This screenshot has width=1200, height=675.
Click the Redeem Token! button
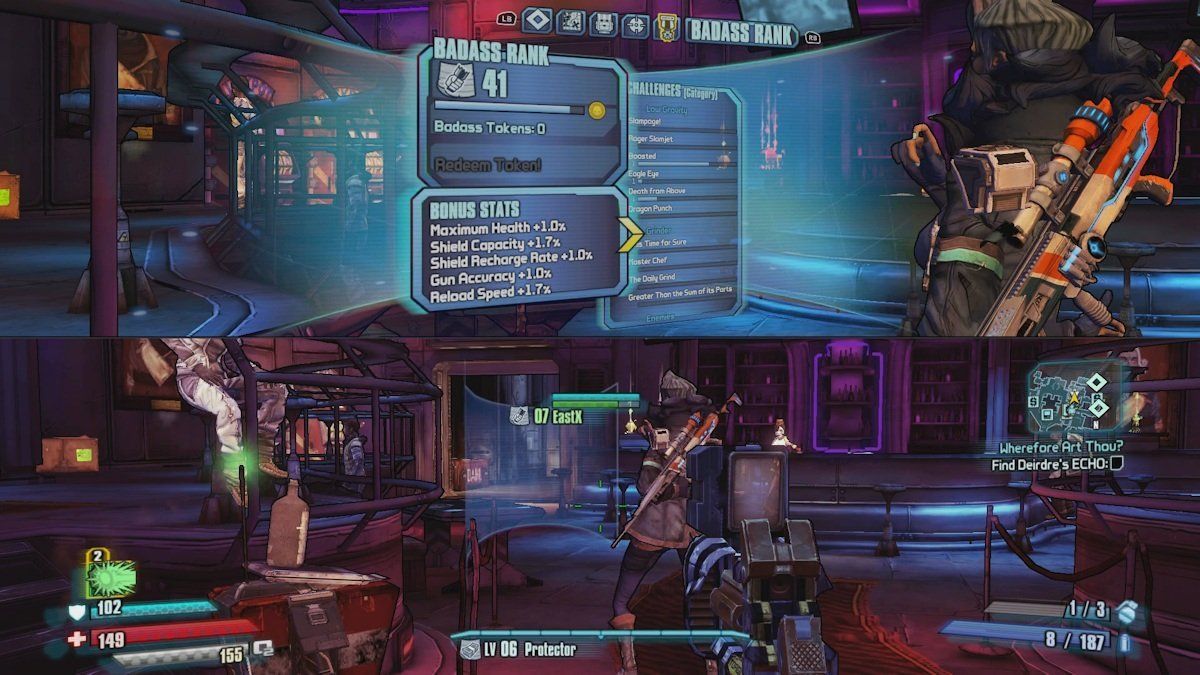489,164
